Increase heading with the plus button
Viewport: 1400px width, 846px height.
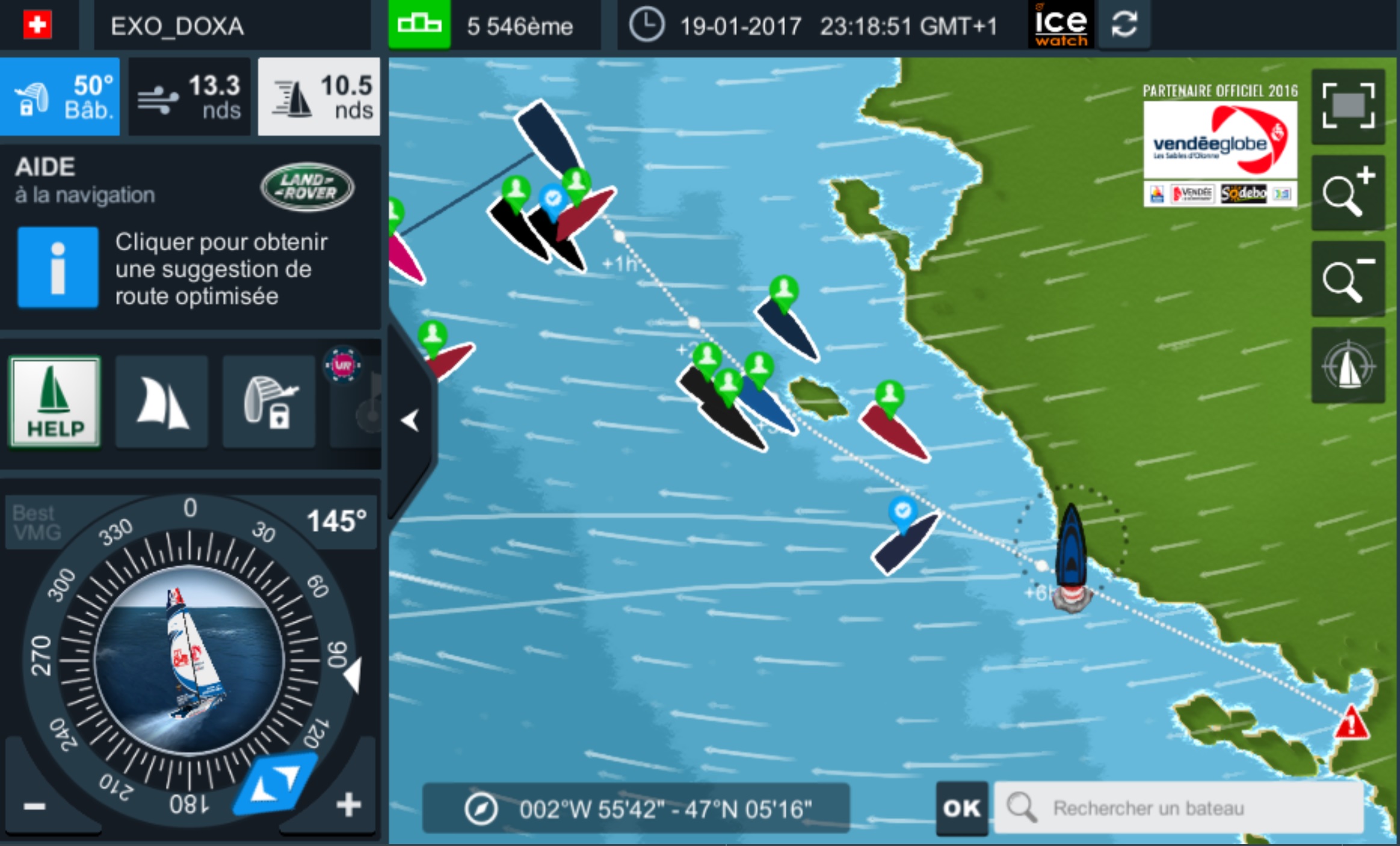(349, 805)
